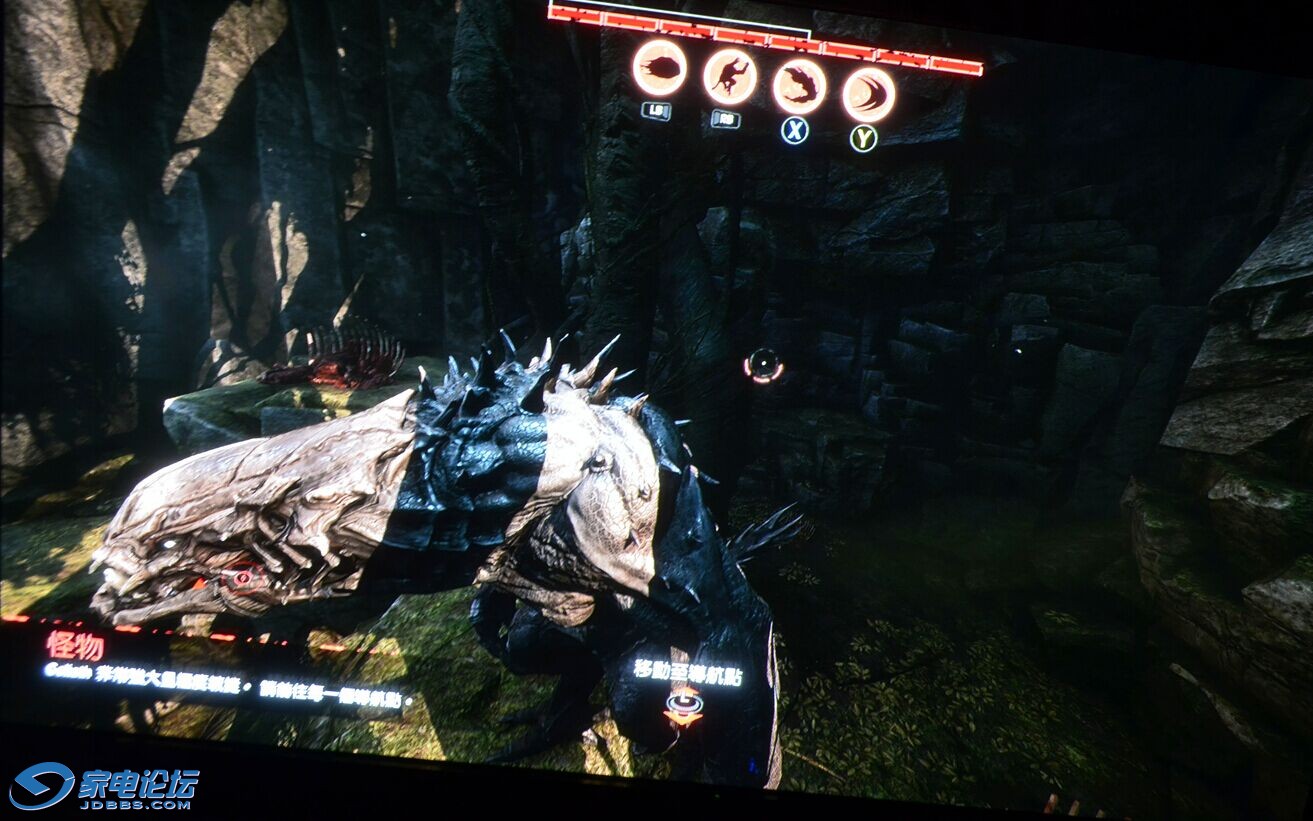Open the 家电论坛 JDBBS.COM watermark logo
1313x821 pixels.
coord(104,786)
